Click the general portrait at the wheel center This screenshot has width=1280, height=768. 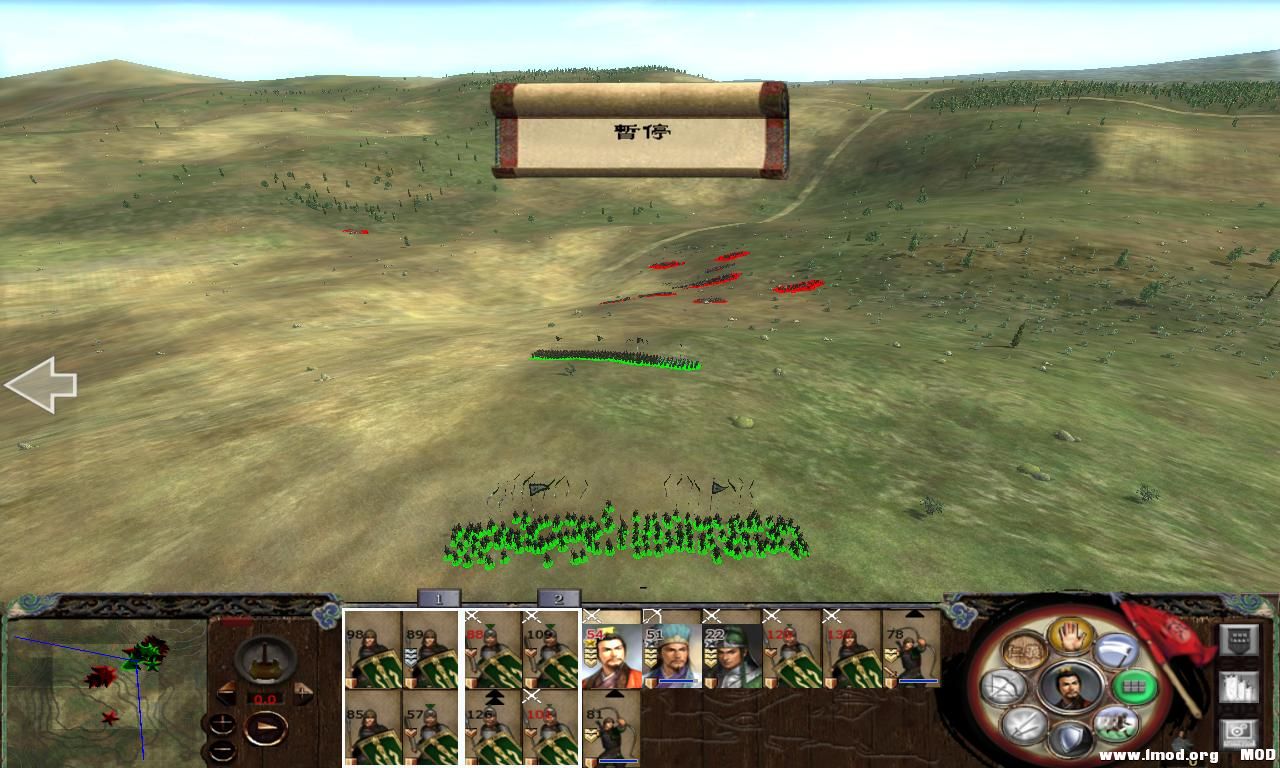click(x=1070, y=688)
